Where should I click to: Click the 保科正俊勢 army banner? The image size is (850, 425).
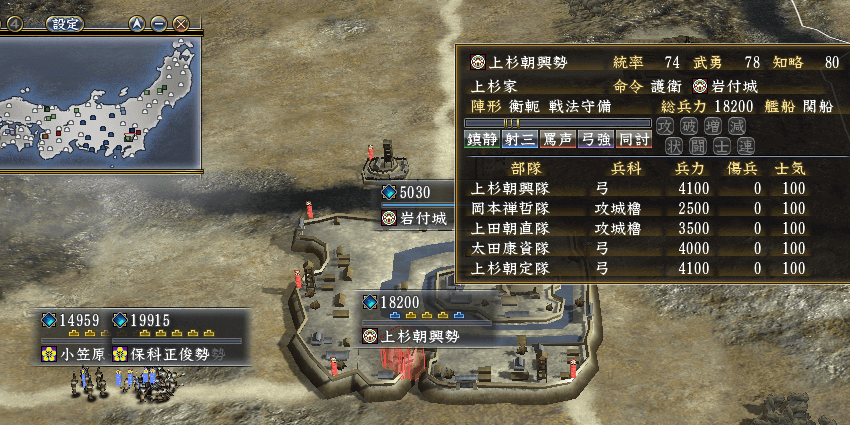click(x=170, y=353)
